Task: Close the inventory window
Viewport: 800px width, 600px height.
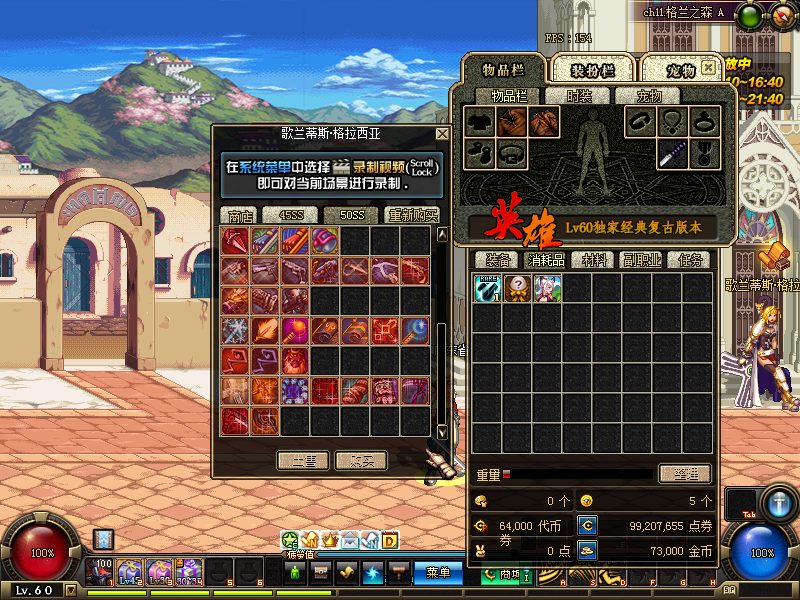Action: click(x=708, y=68)
